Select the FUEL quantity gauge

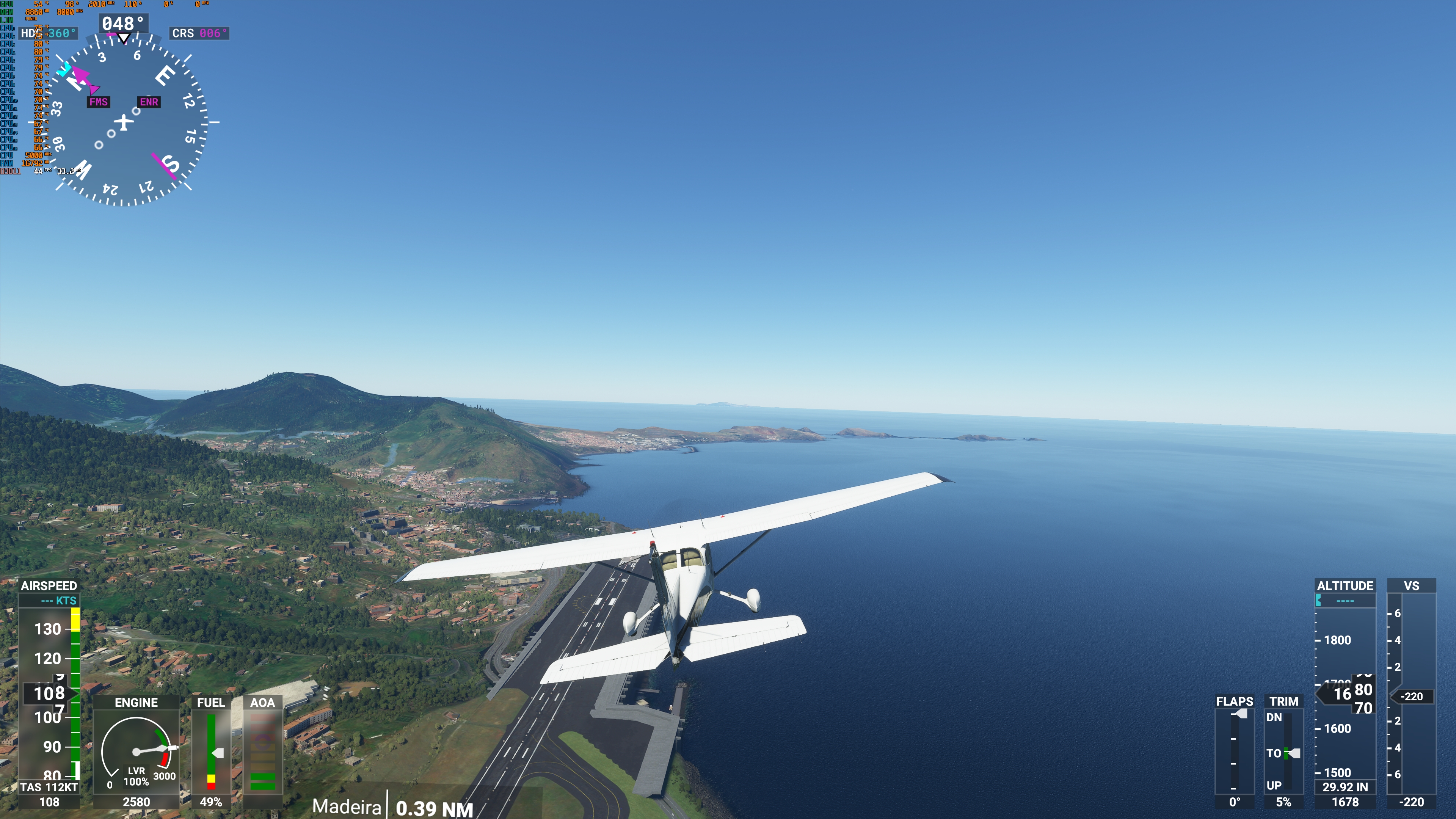click(212, 752)
